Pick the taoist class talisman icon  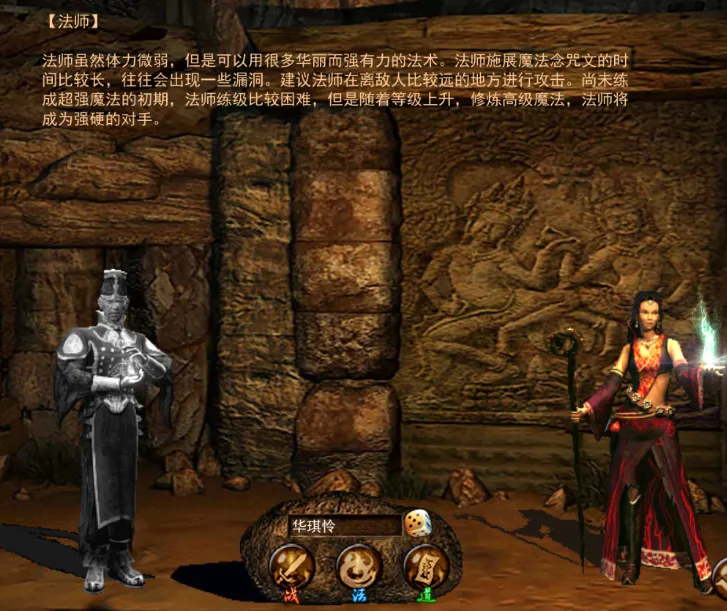[421, 565]
